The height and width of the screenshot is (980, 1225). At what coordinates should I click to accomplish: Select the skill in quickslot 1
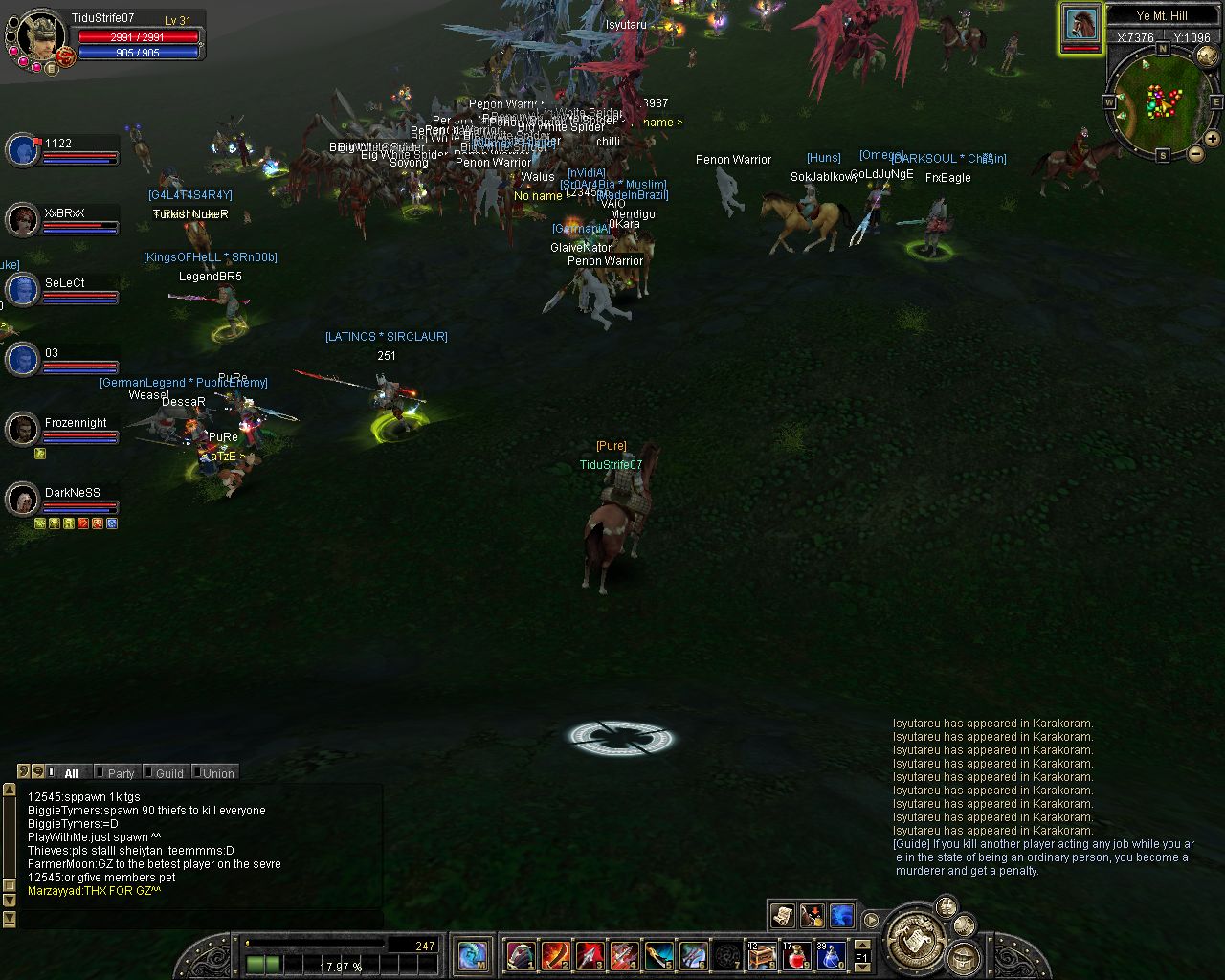click(x=522, y=957)
